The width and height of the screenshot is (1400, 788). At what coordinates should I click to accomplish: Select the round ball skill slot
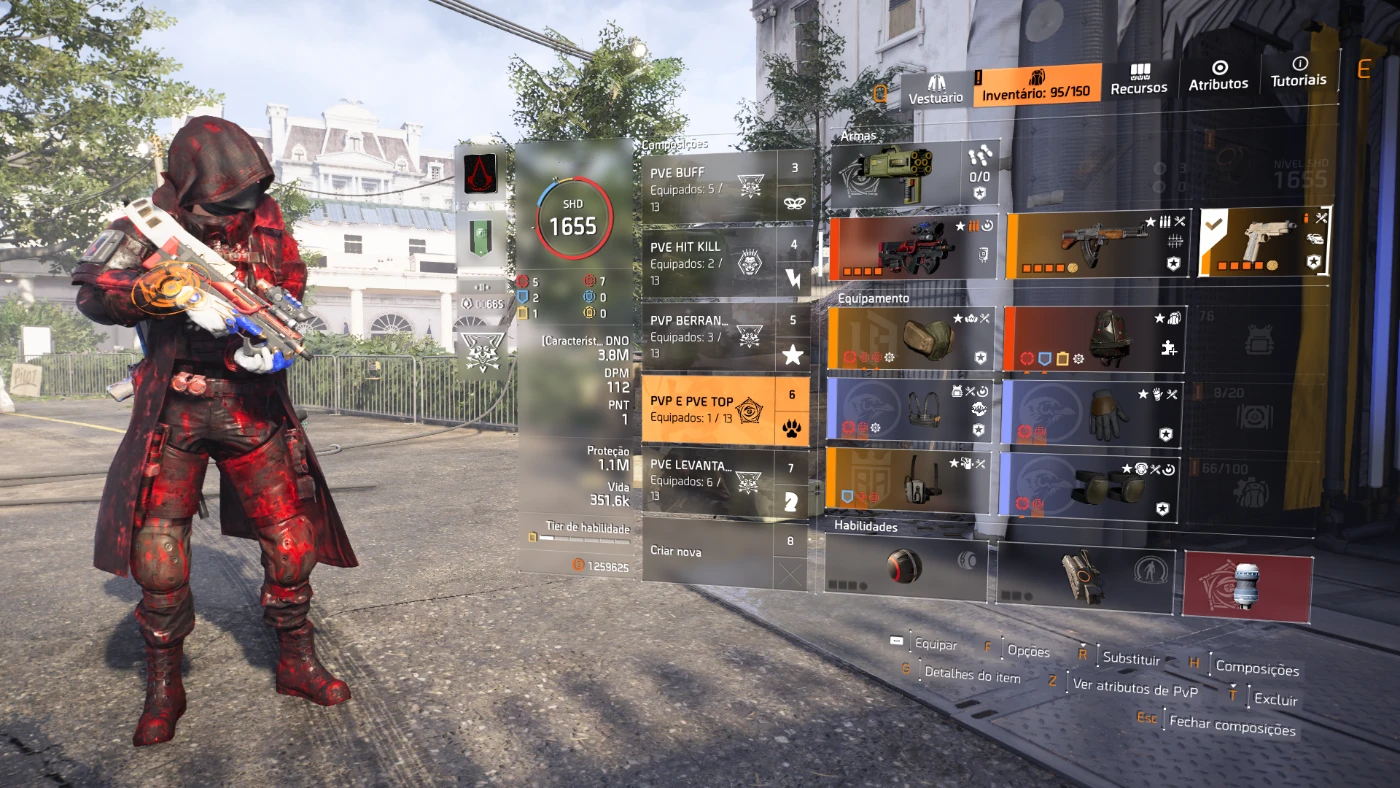[904, 565]
